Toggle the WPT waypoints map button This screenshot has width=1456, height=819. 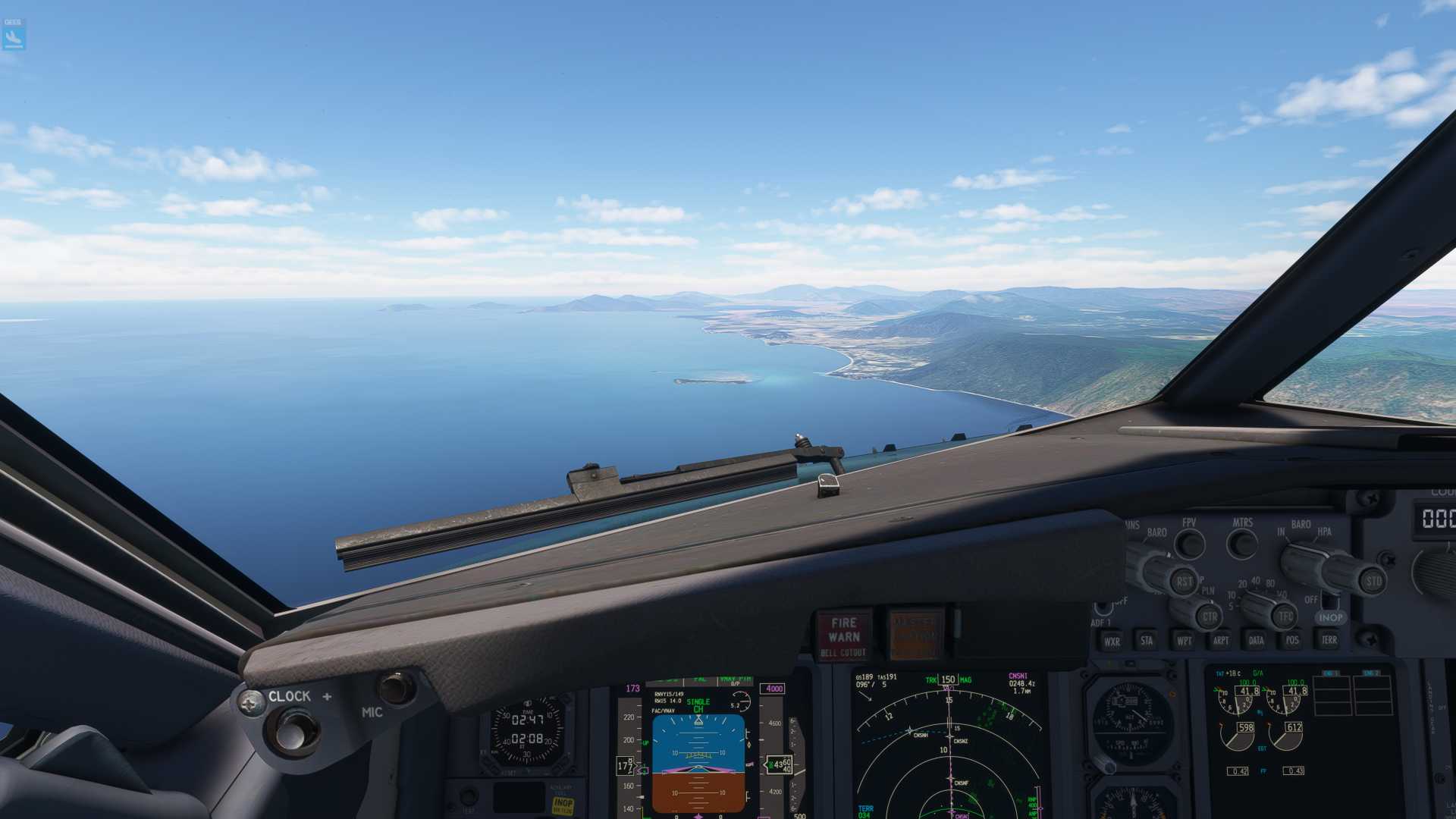point(1184,641)
